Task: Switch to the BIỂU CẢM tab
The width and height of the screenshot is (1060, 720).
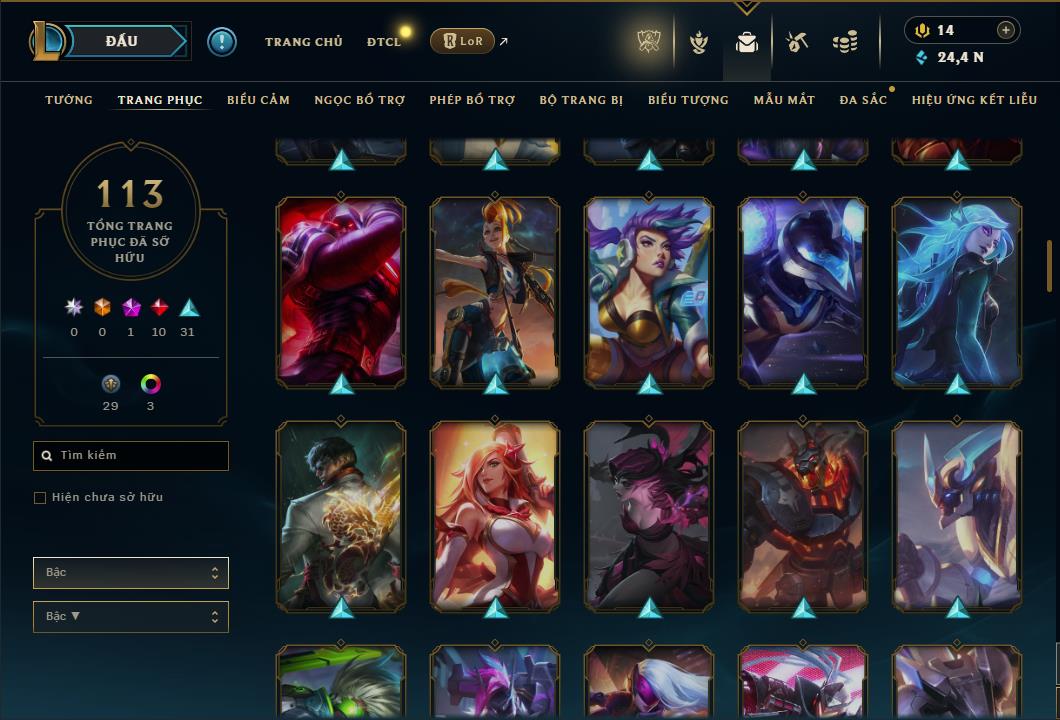Action: tap(258, 100)
